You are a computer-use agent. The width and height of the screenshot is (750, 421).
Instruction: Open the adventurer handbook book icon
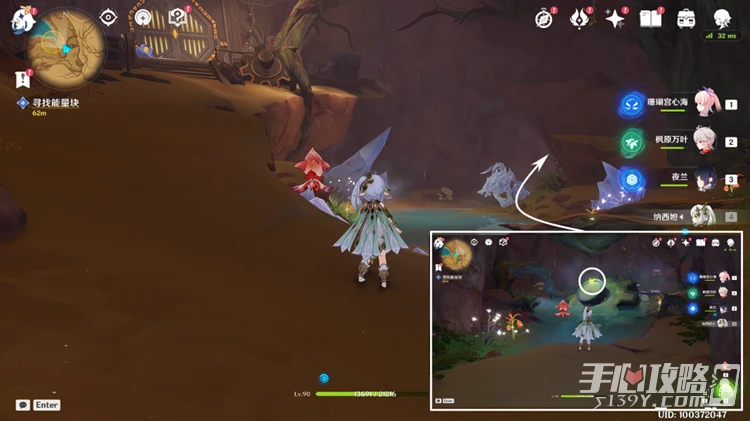click(650, 18)
